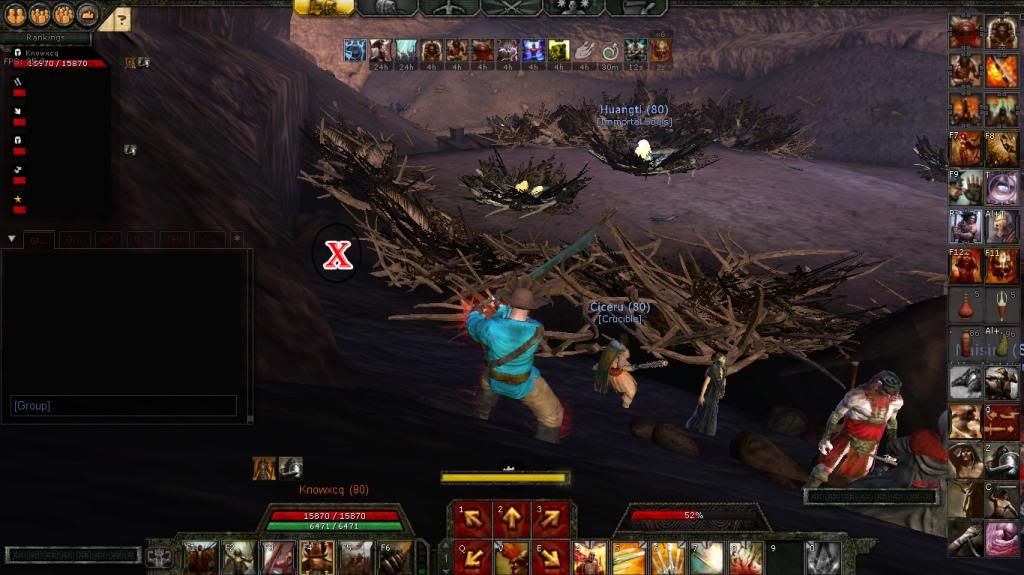The height and width of the screenshot is (575, 1024).
Task: Click the pink swirl ability in the side bar
Action: [x=1002, y=538]
